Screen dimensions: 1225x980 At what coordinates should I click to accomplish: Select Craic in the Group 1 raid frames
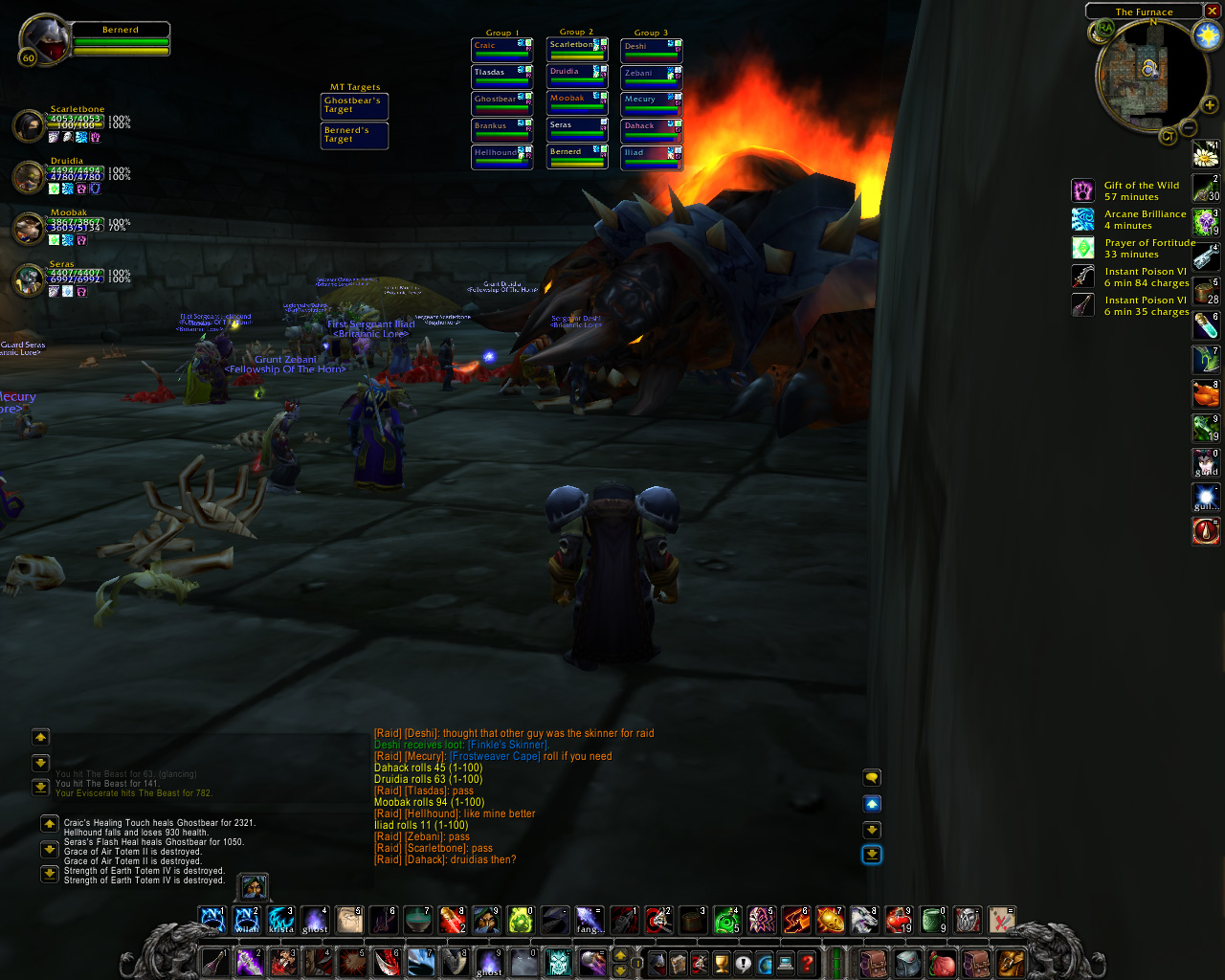[x=501, y=49]
